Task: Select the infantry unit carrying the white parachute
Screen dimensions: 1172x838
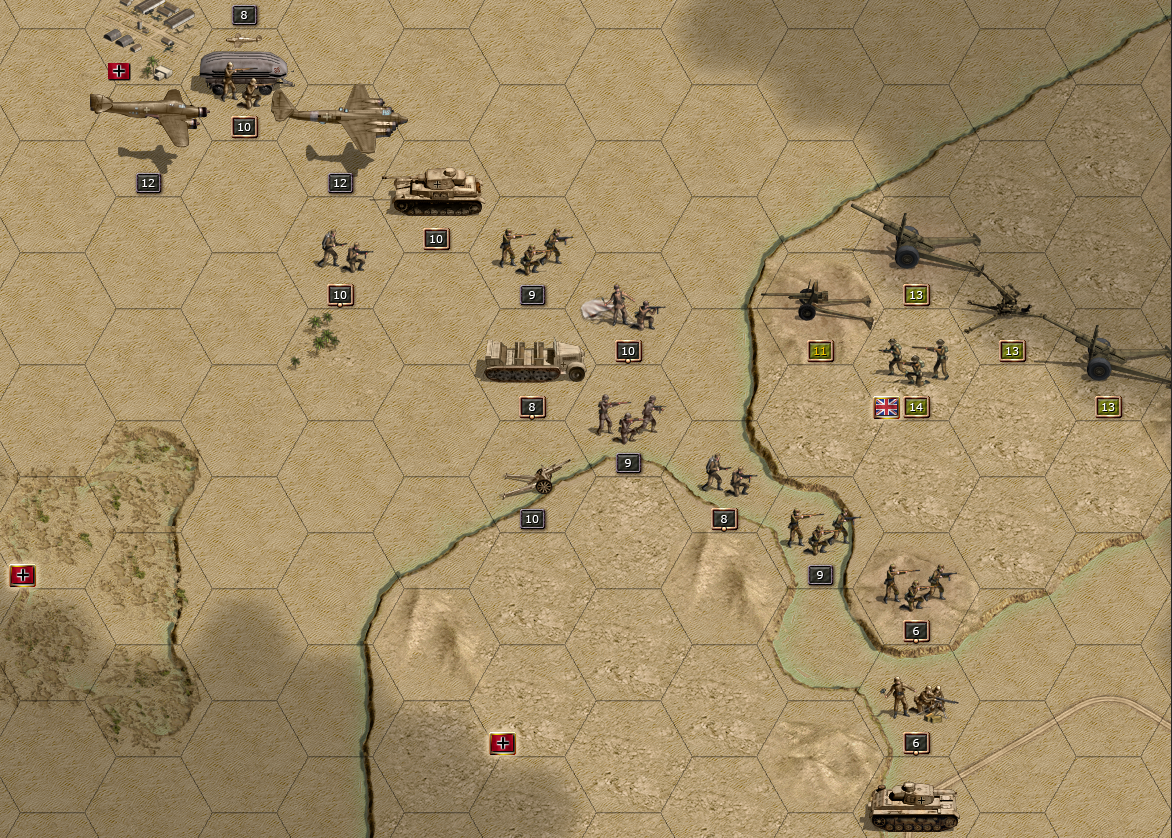Action: 624,306
